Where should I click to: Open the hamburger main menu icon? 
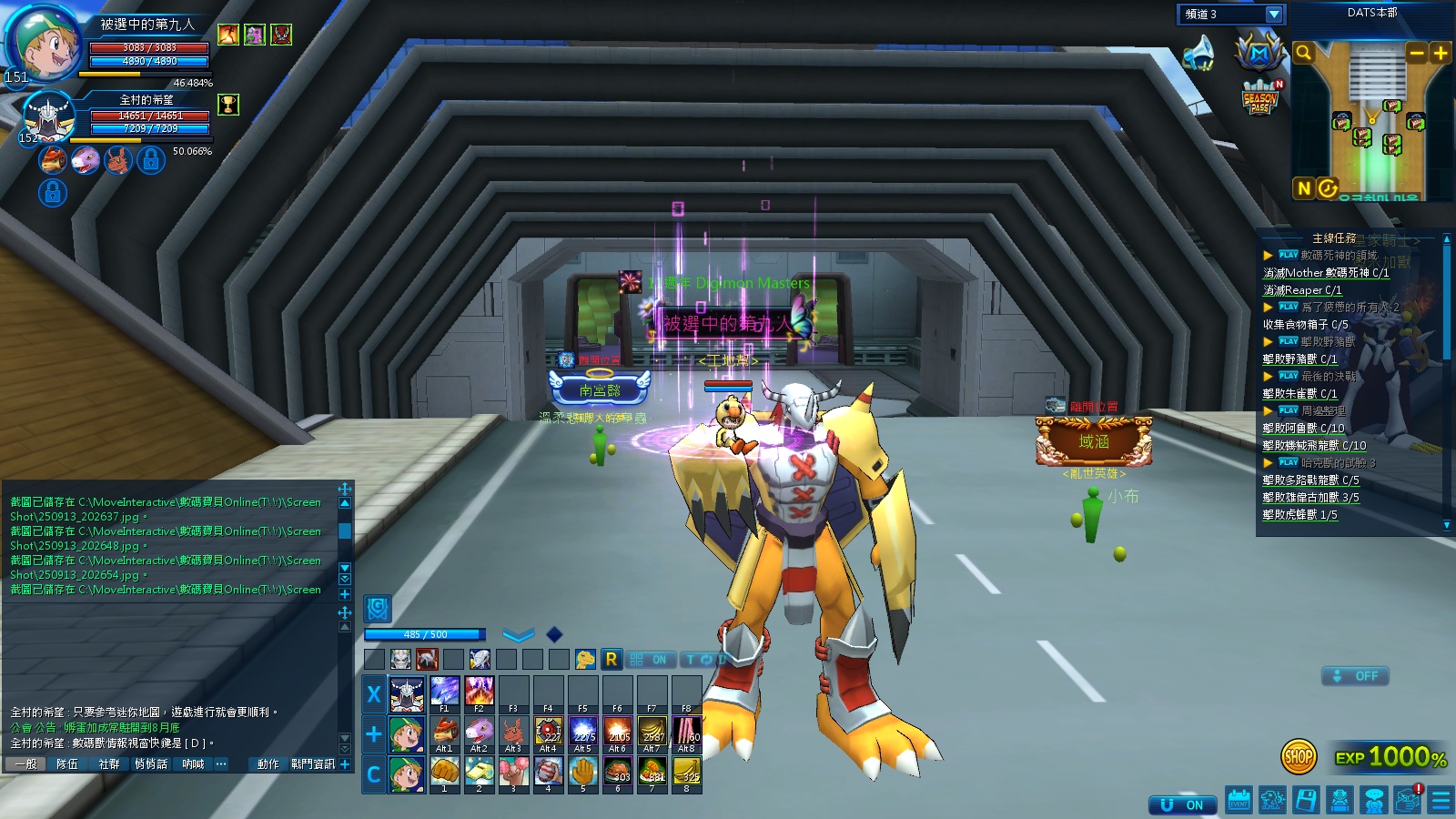pos(1441,801)
